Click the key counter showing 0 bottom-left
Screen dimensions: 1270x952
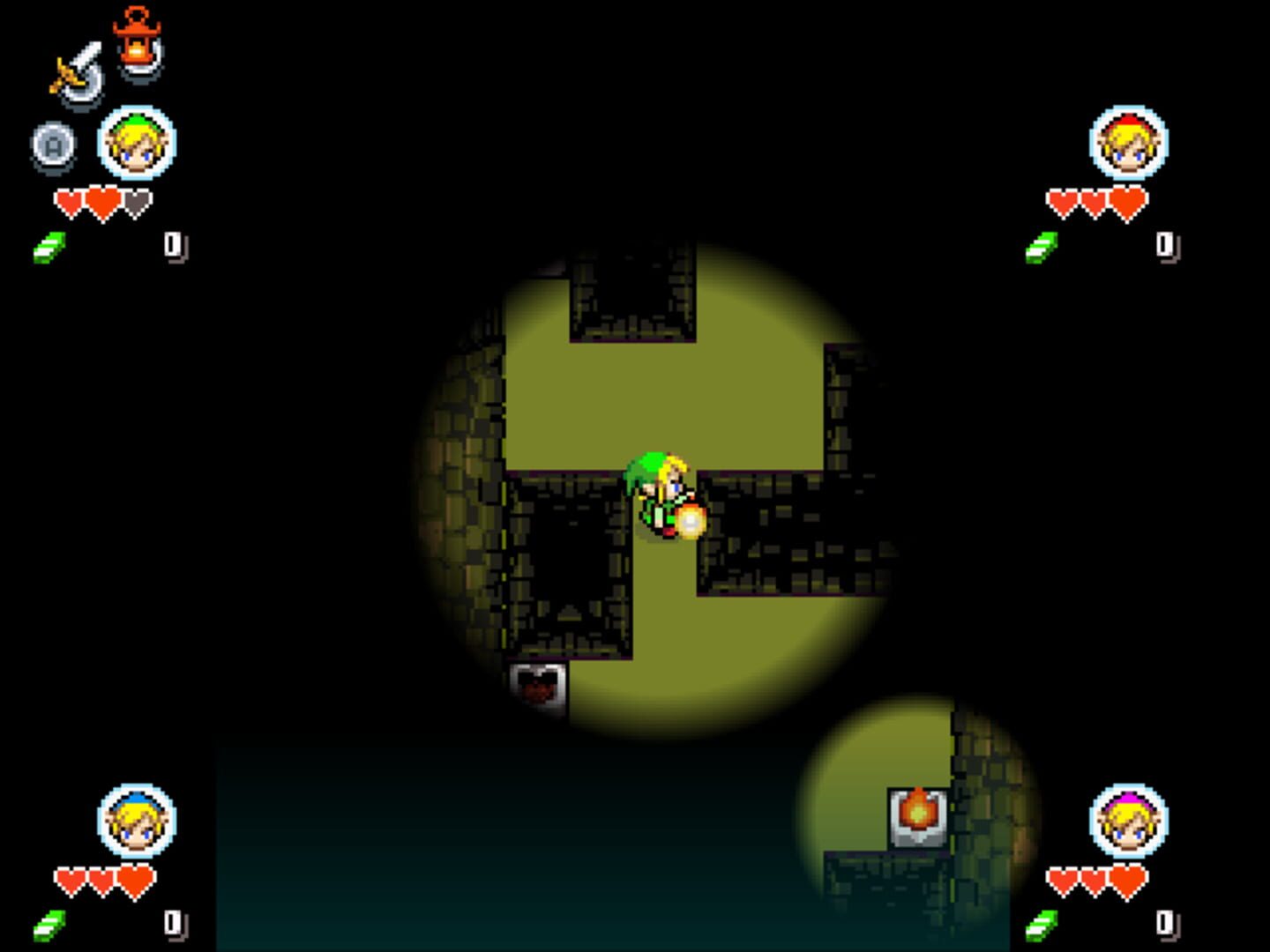173,922
